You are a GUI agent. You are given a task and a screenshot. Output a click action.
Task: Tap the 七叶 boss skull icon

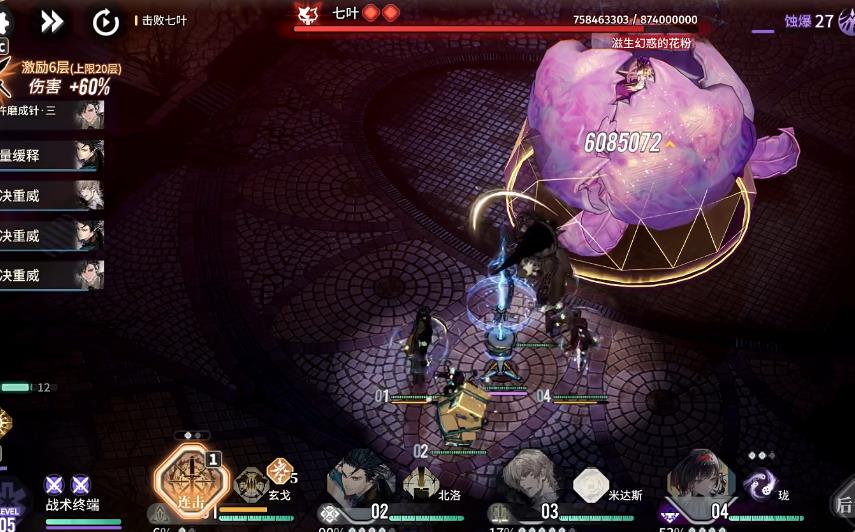(308, 13)
